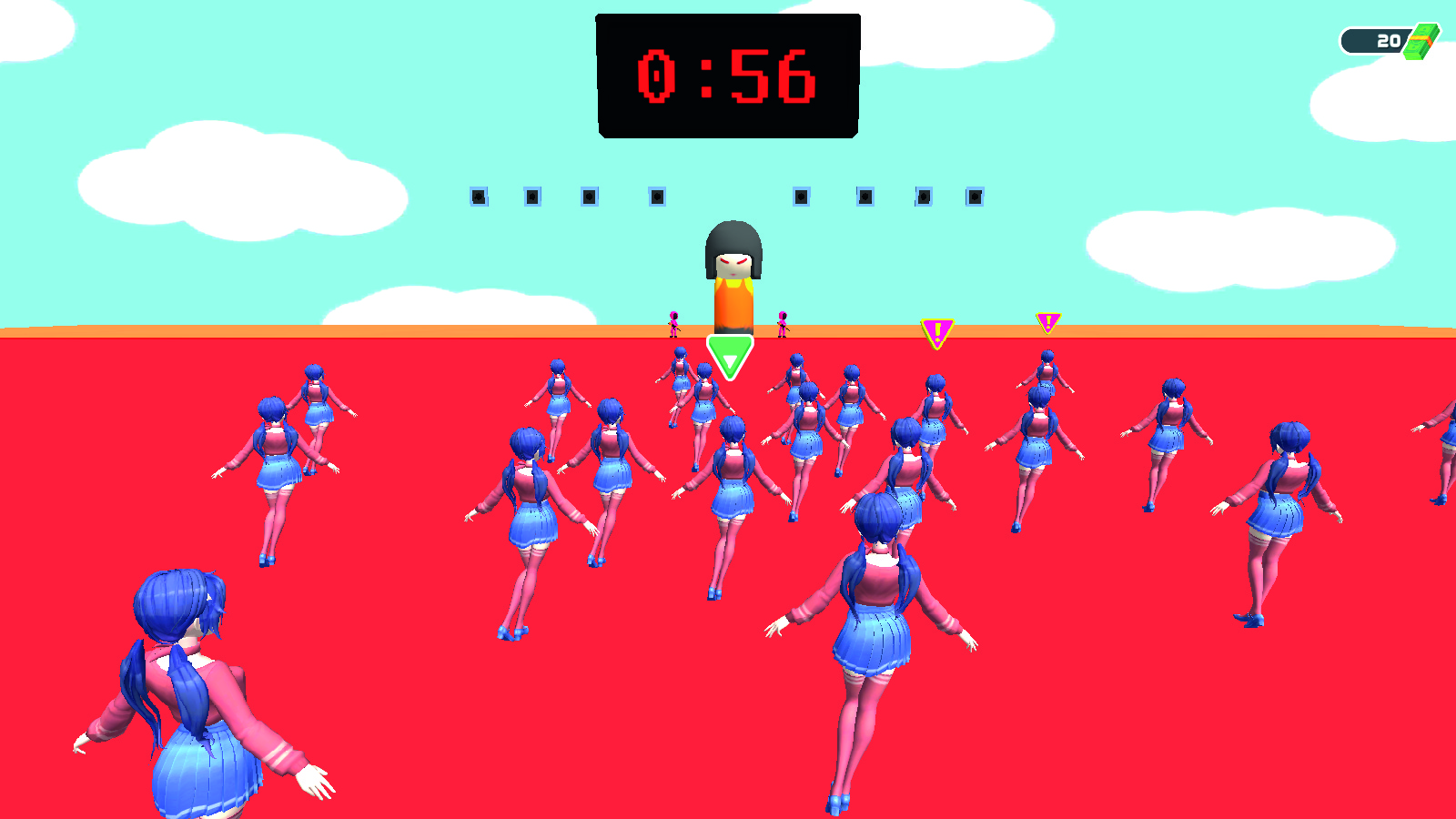Click the money counter showing 20
This screenshot has width=1456, height=819.
(x=1387, y=39)
